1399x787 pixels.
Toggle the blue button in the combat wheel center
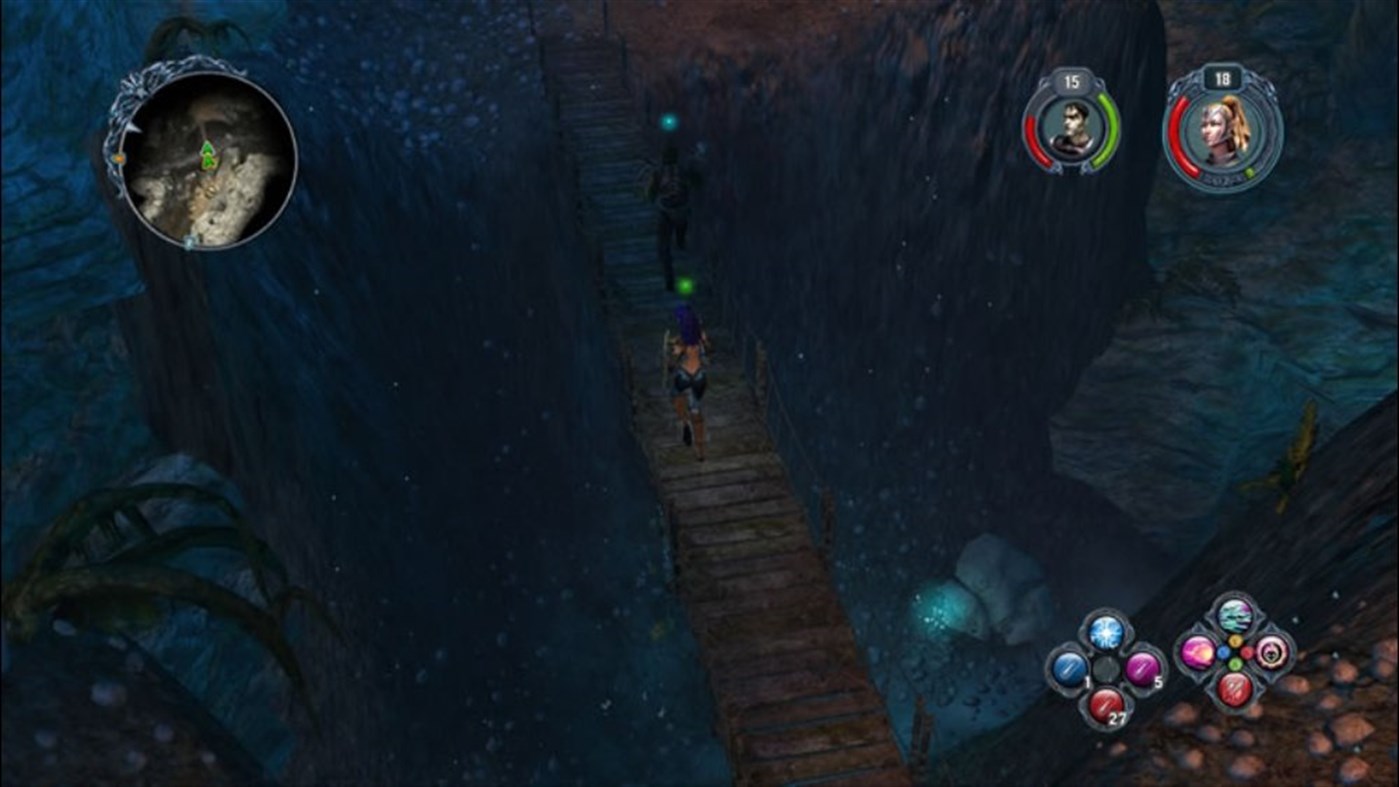coord(1224,652)
